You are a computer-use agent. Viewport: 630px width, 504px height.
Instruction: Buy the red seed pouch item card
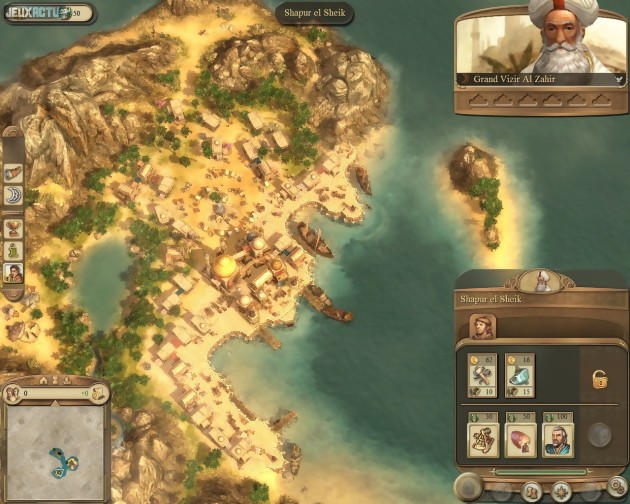tap(521, 439)
